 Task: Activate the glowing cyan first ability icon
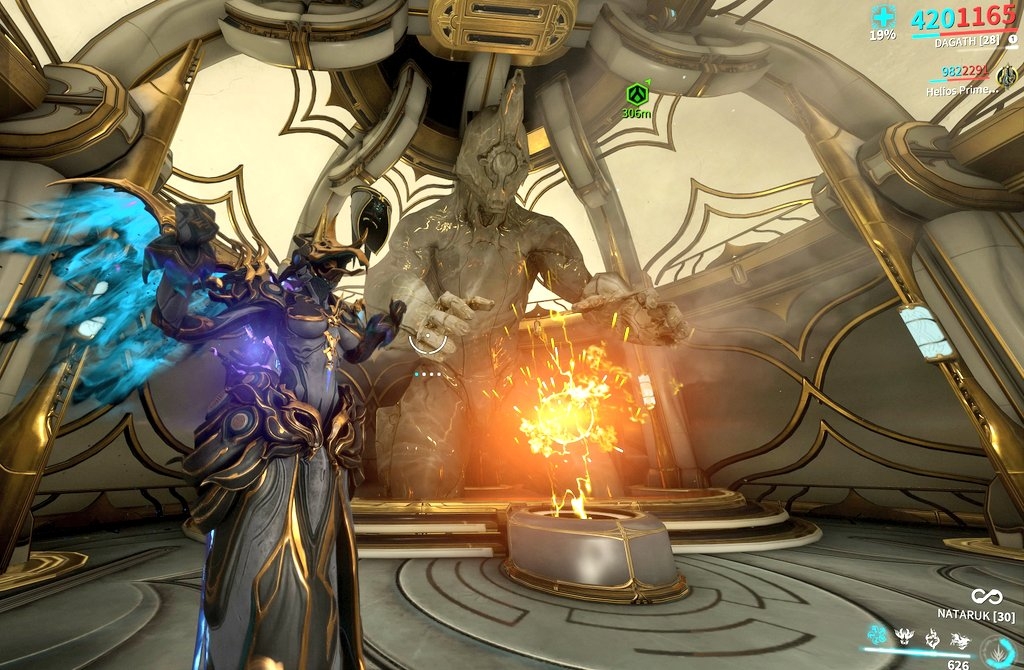point(877,634)
